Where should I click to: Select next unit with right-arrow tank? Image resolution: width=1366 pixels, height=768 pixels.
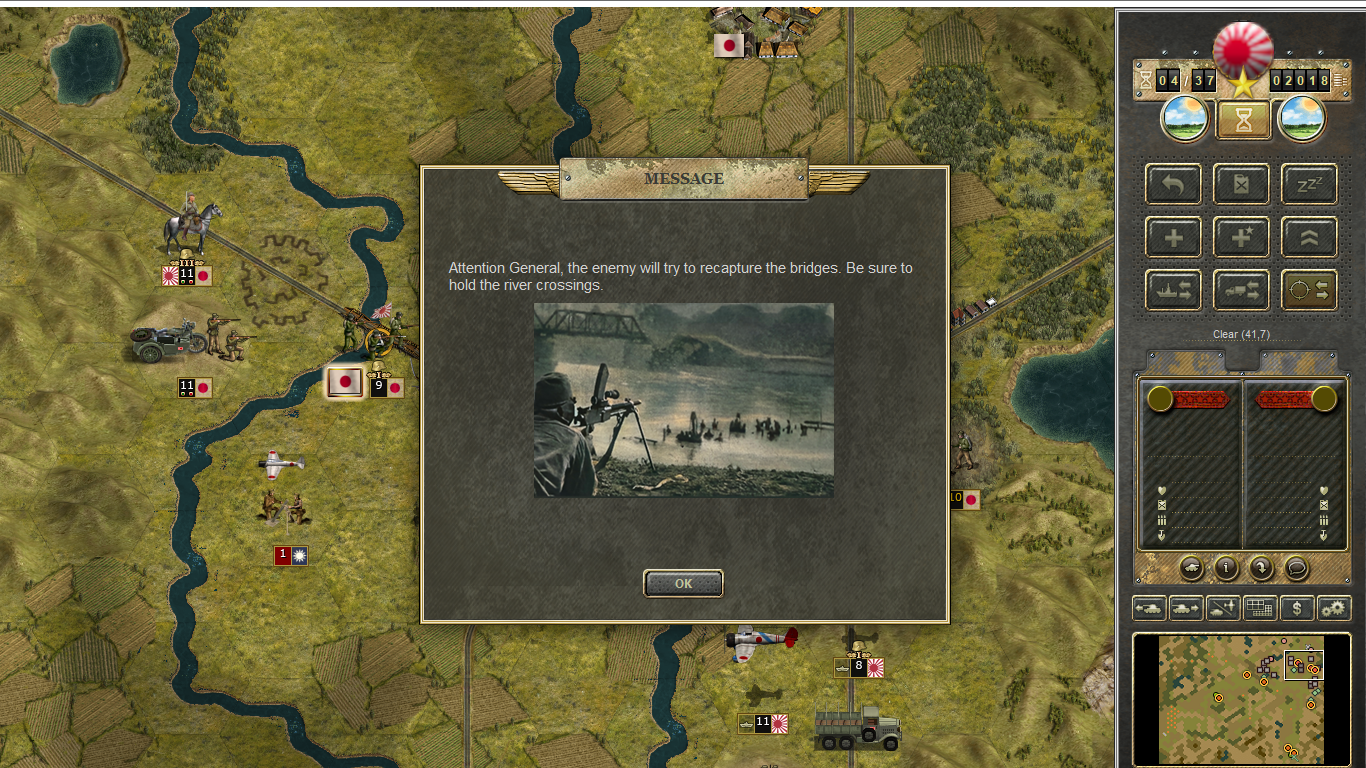tap(1185, 607)
